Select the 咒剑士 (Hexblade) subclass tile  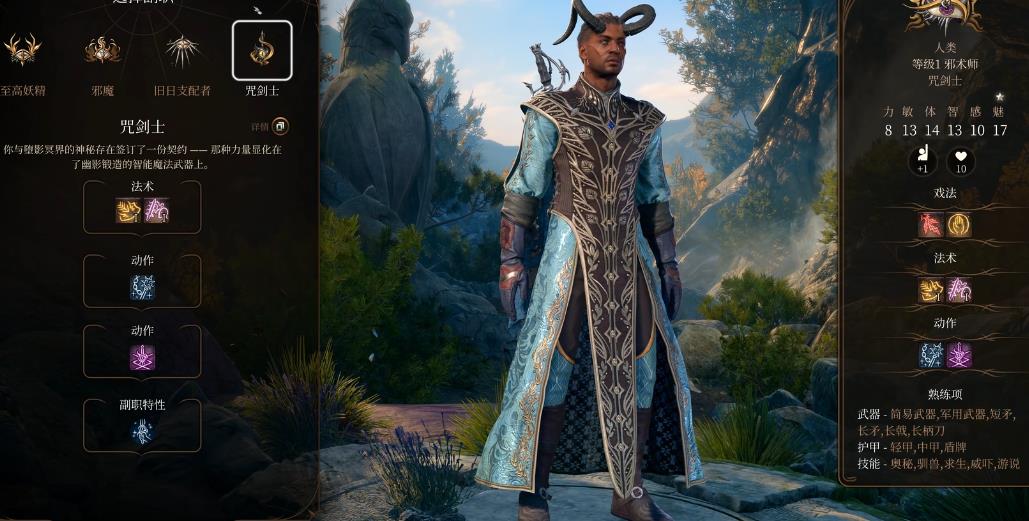[262, 50]
